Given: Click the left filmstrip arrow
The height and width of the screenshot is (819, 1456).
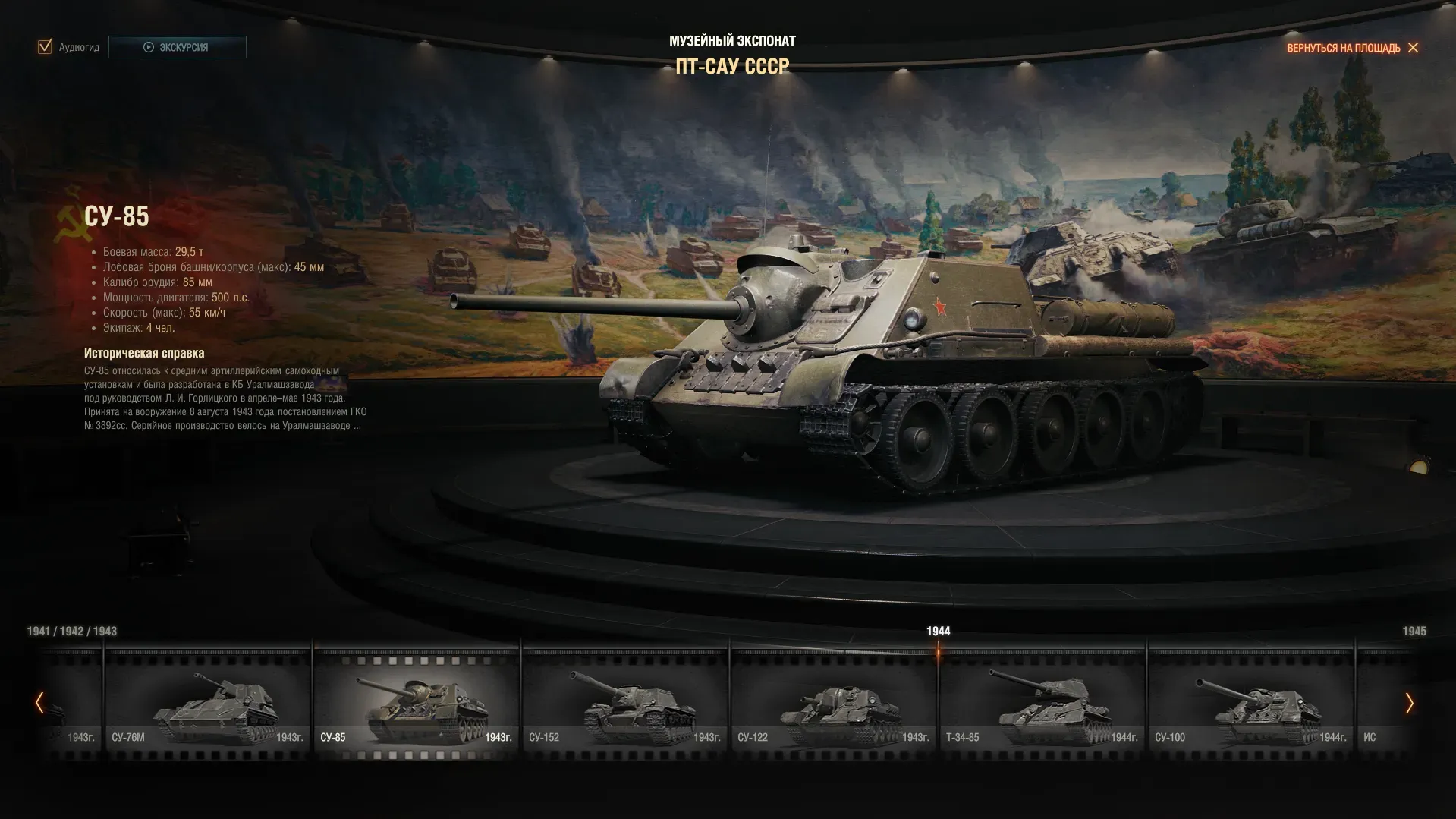Looking at the screenshot, I should pos(39,703).
